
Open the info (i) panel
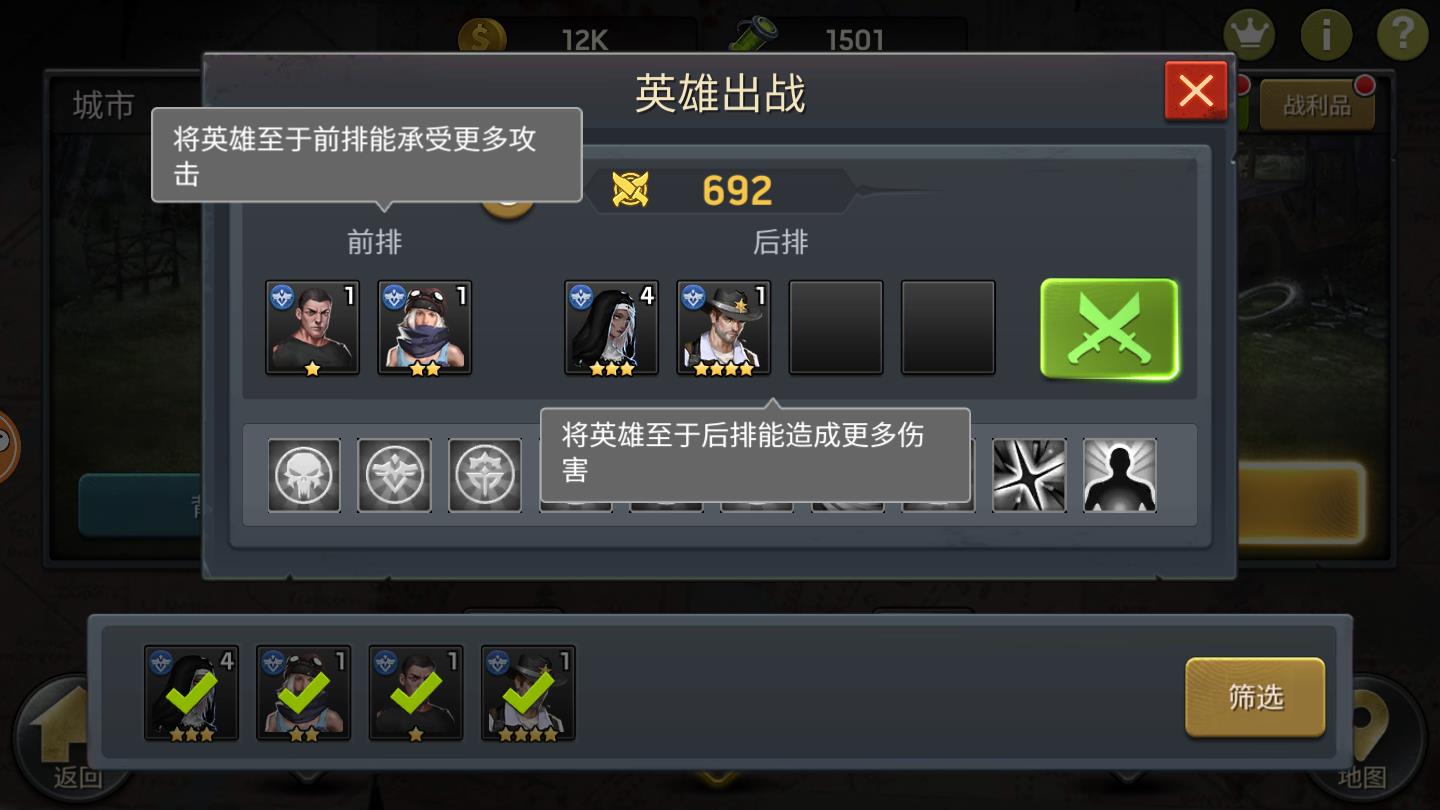tap(1327, 33)
